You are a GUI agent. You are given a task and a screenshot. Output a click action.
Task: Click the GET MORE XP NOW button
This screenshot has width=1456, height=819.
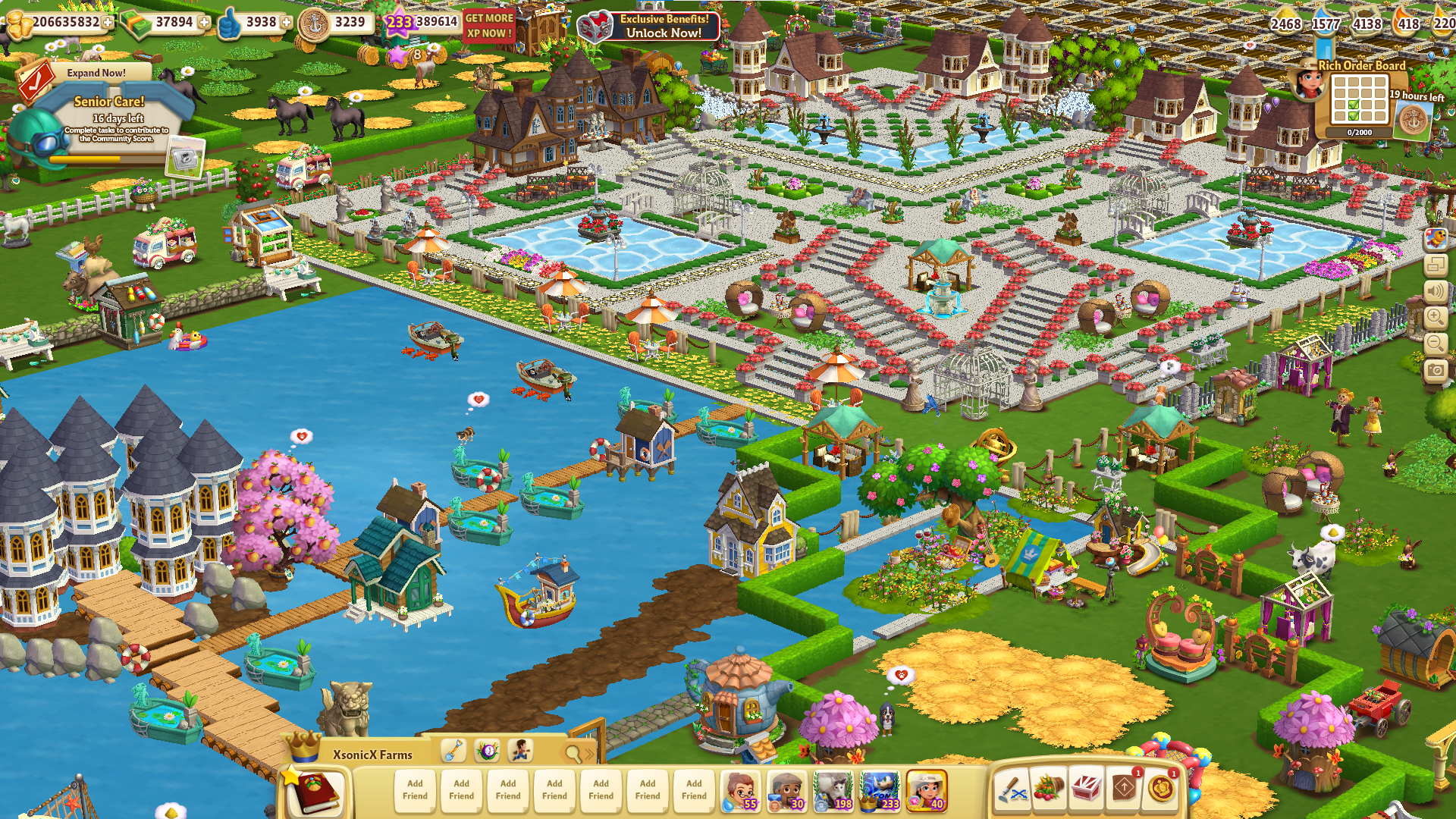[489, 26]
